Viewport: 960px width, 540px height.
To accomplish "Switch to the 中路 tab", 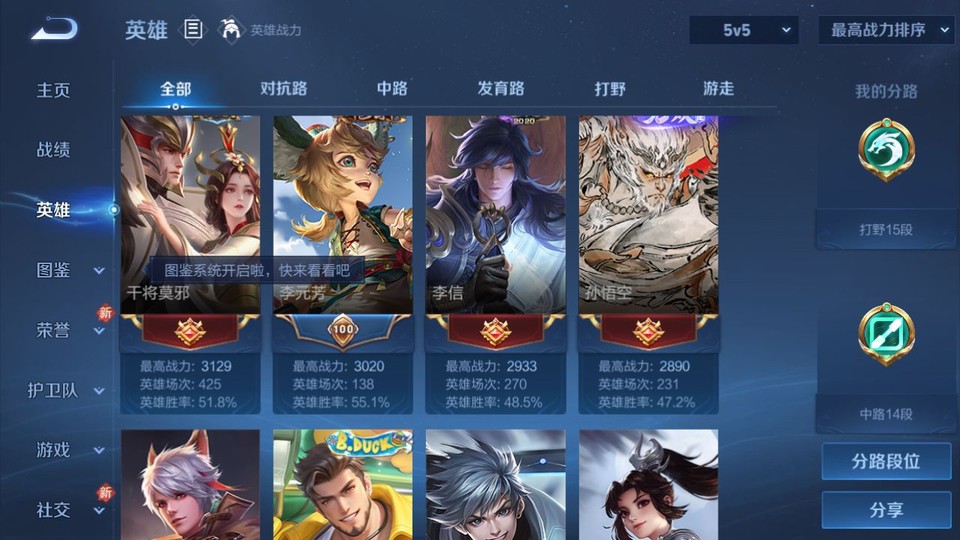I will [392, 88].
